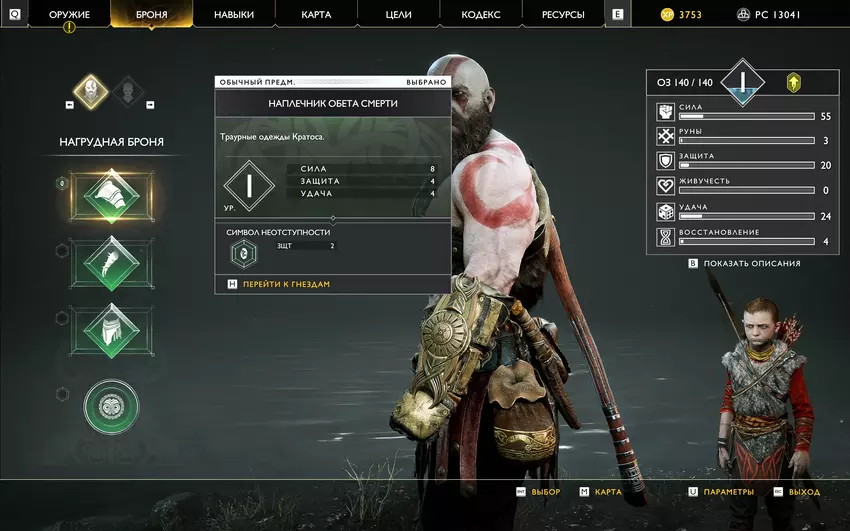Click ВЫХОД to leave the menu
Viewport: 850px width, 531px height.
click(x=803, y=492)
